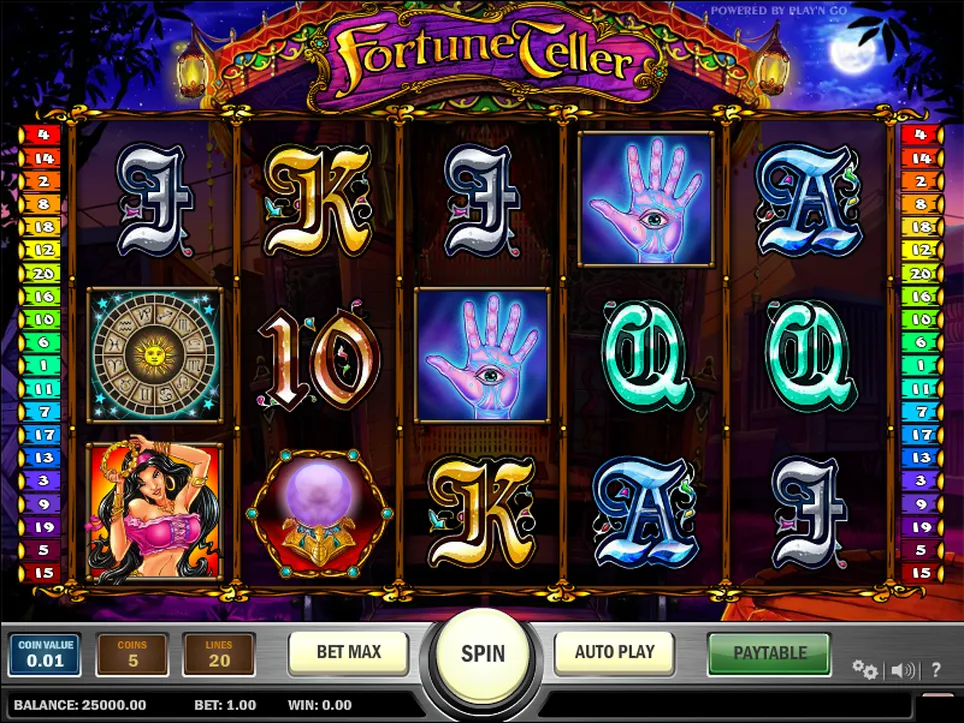Viewport: 964px width, 723px height.
Task: Open the gear settings menu
Action: pyautogui.click(x=864, y=669)
